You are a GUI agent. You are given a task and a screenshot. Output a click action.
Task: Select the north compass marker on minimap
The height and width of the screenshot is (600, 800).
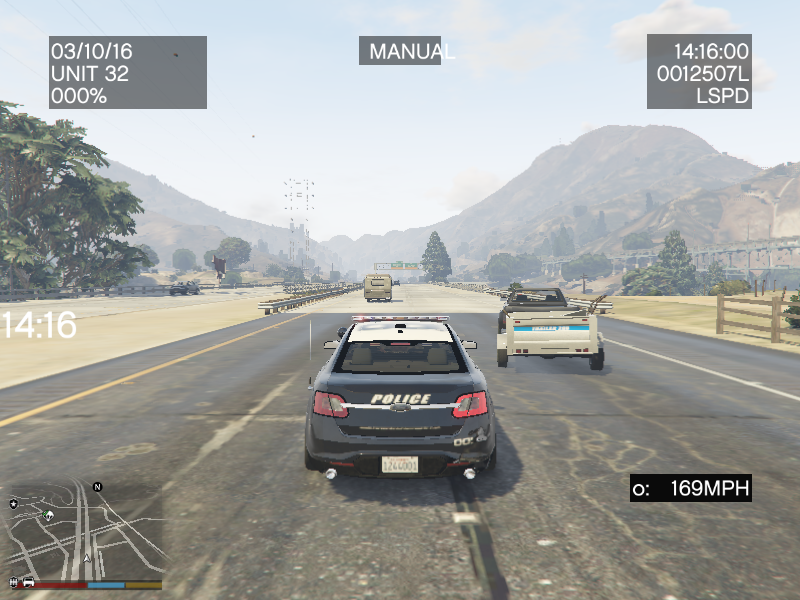click(98, 487)
